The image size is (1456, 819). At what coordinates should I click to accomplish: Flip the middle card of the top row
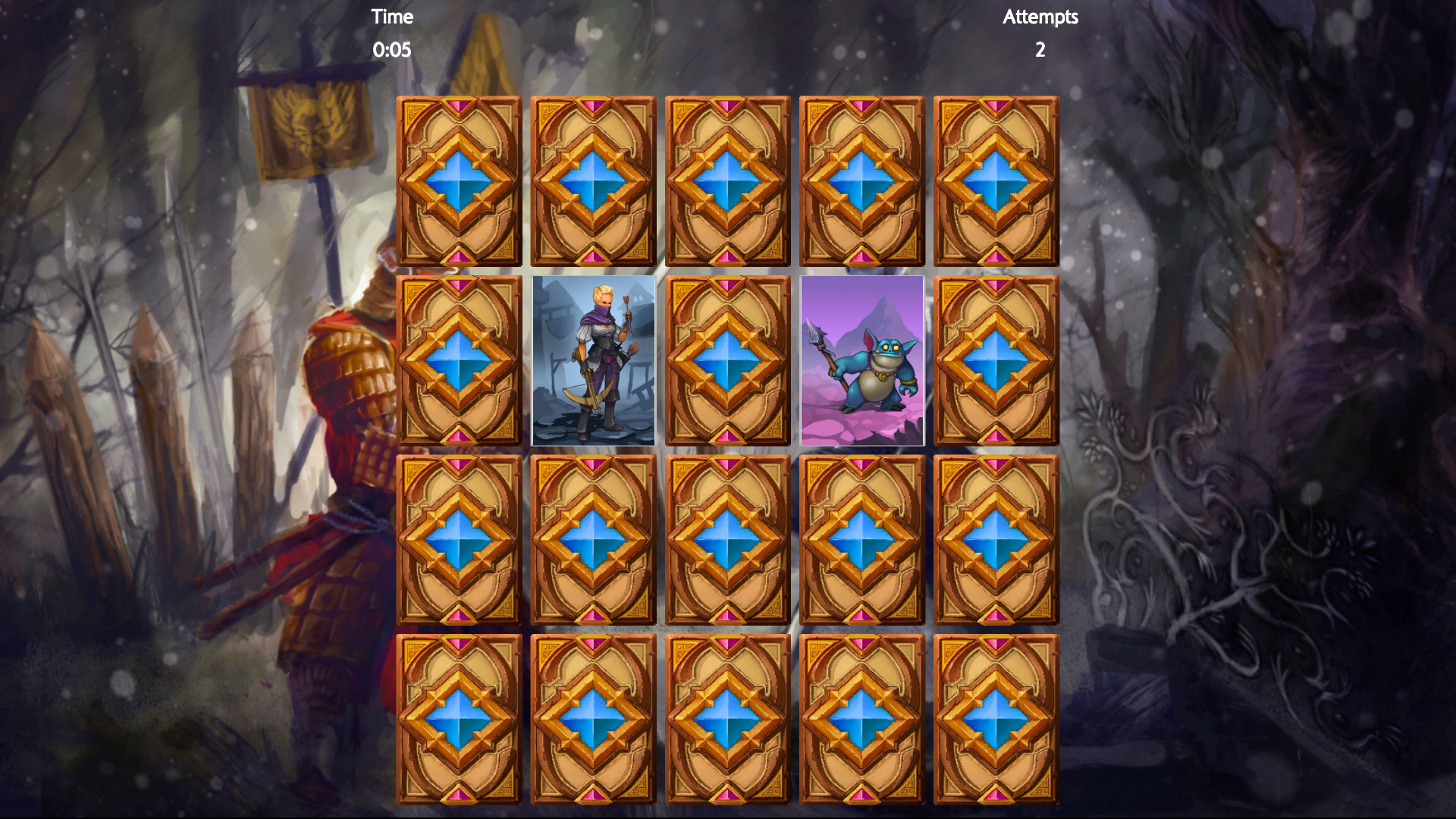(x=728, y=180)
